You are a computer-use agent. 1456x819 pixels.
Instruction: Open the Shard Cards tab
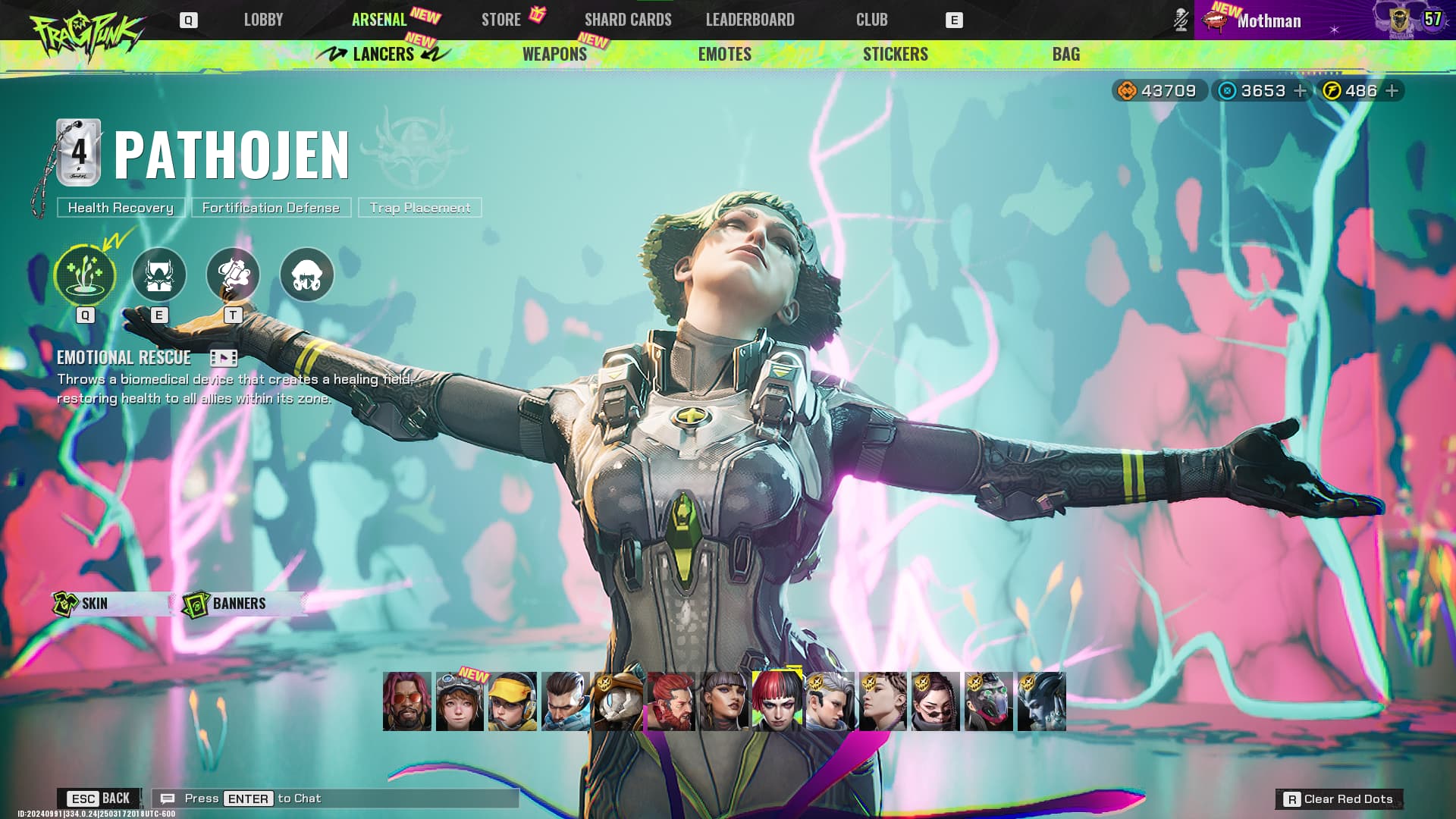click(628, 20)
